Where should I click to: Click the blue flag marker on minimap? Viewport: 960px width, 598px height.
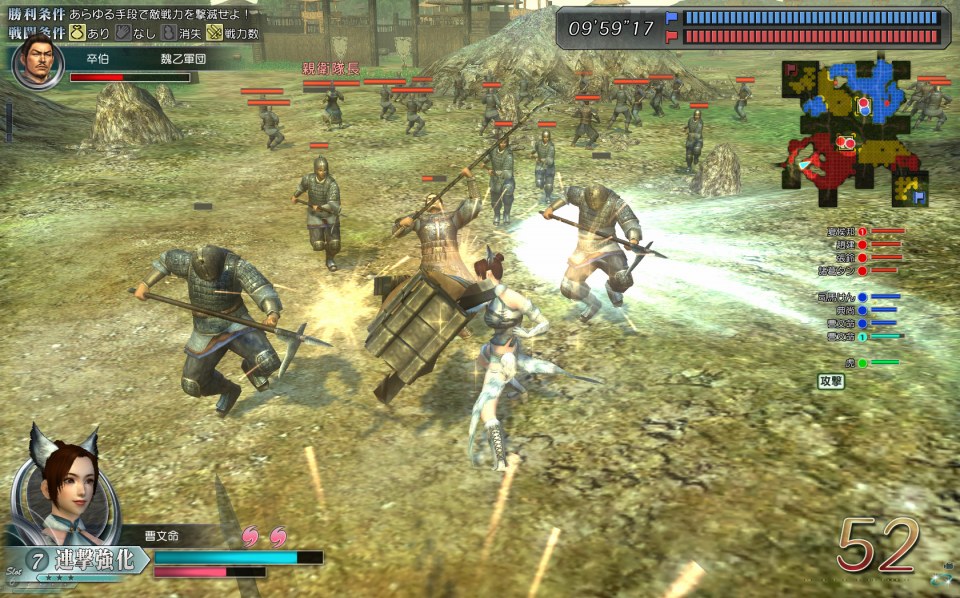point(918,197)
